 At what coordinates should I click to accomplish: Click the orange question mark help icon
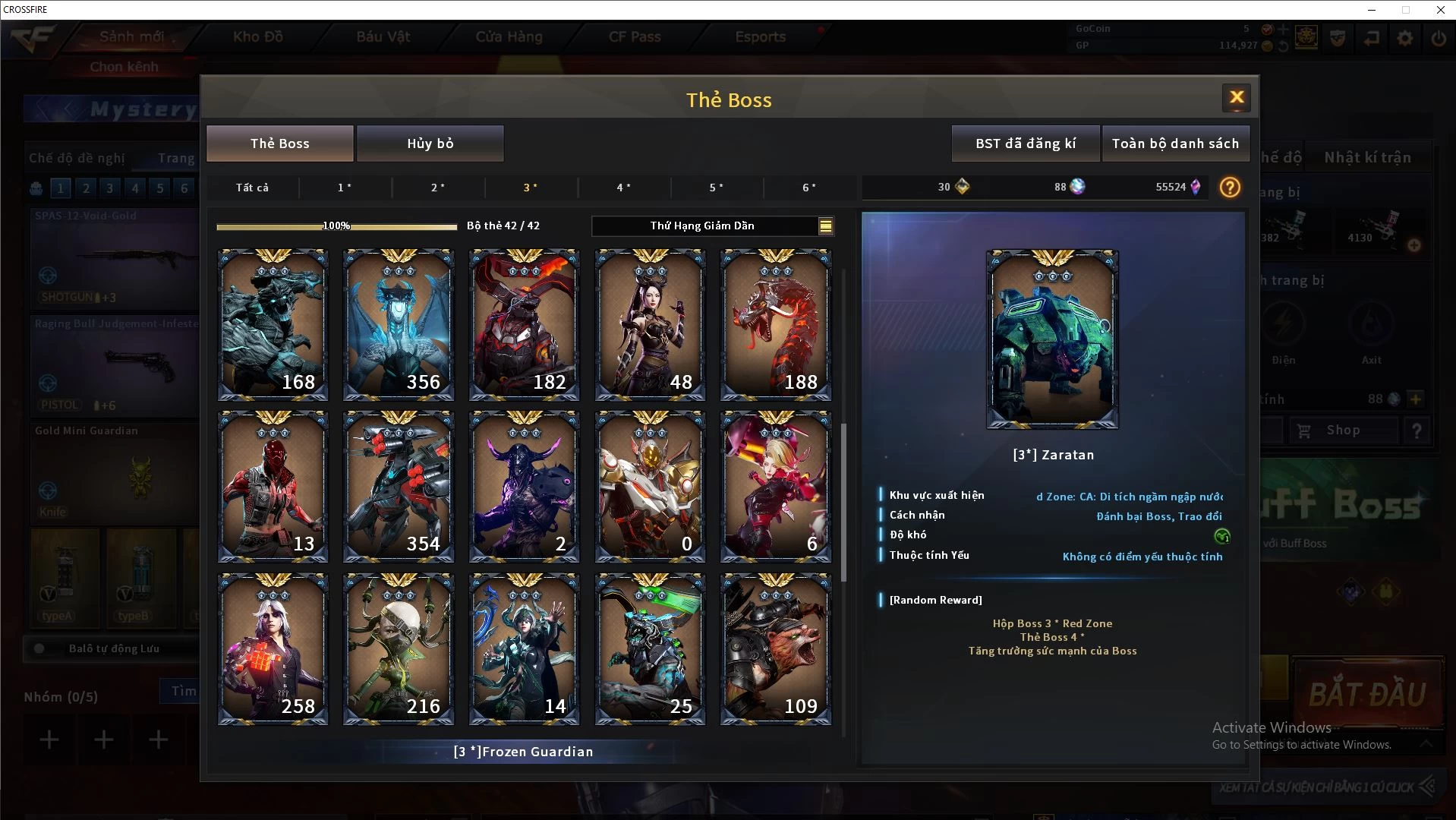tap(1229, 187)
